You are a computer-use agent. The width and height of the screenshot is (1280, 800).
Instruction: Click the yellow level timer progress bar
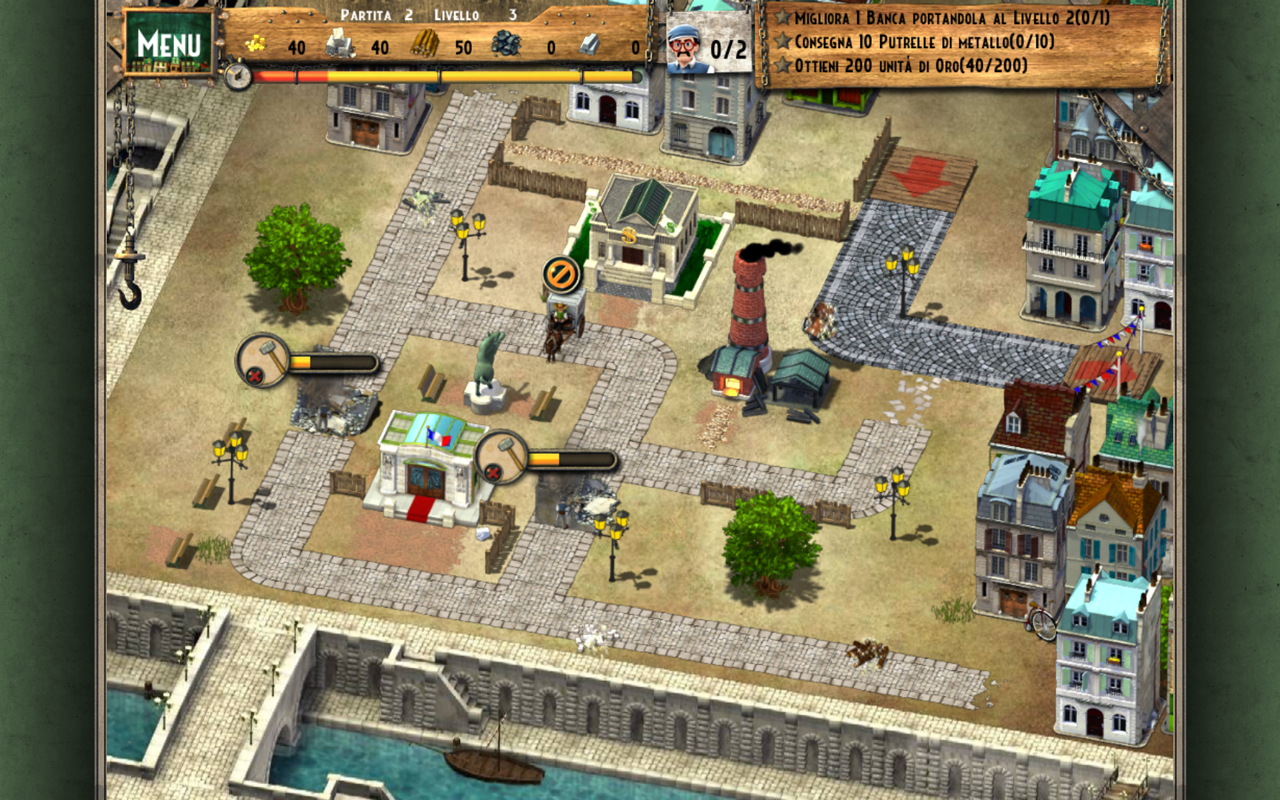450,74
